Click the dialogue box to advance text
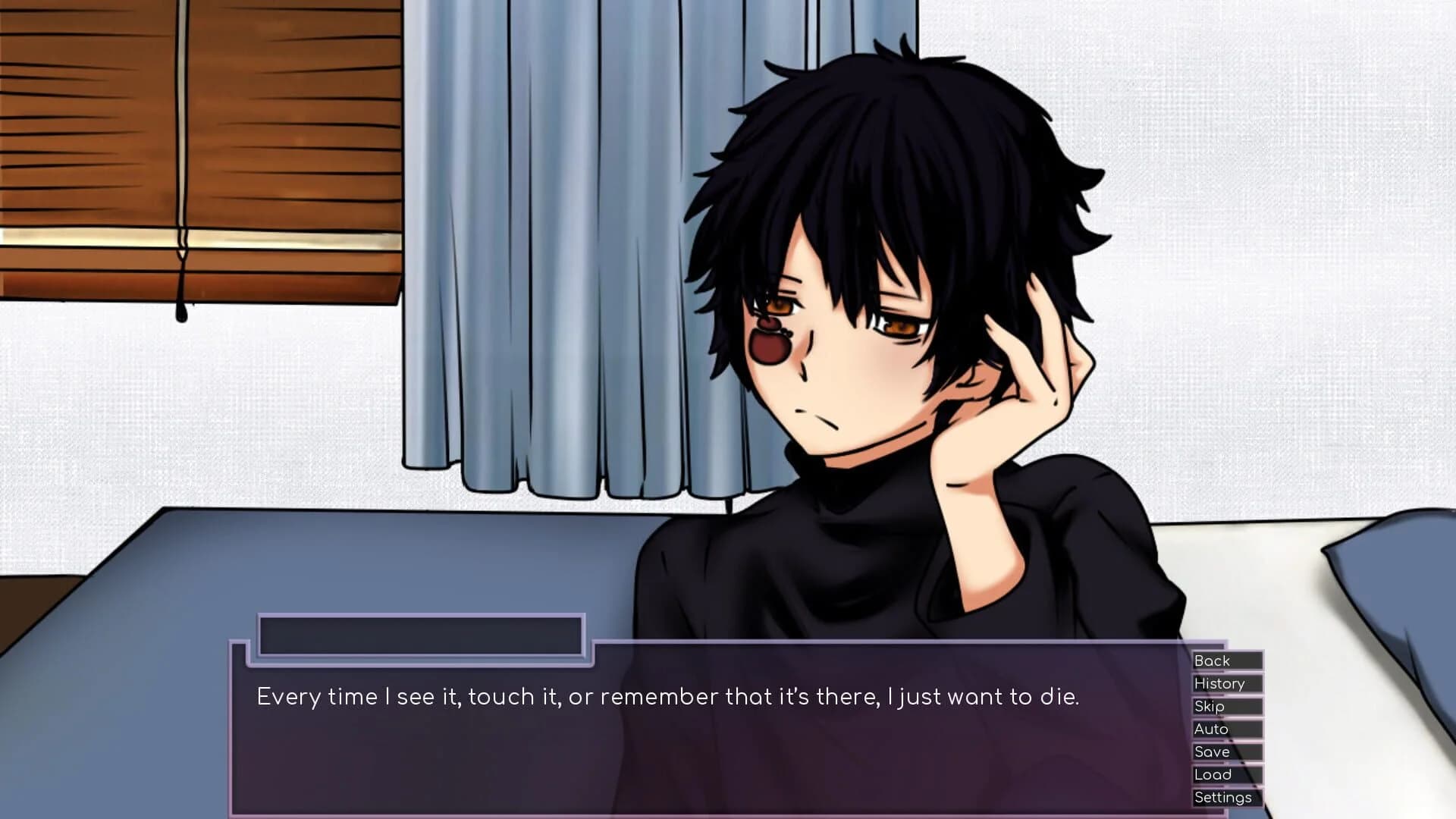The width and height of the screenshot is (1456, 819). (682, 728)
